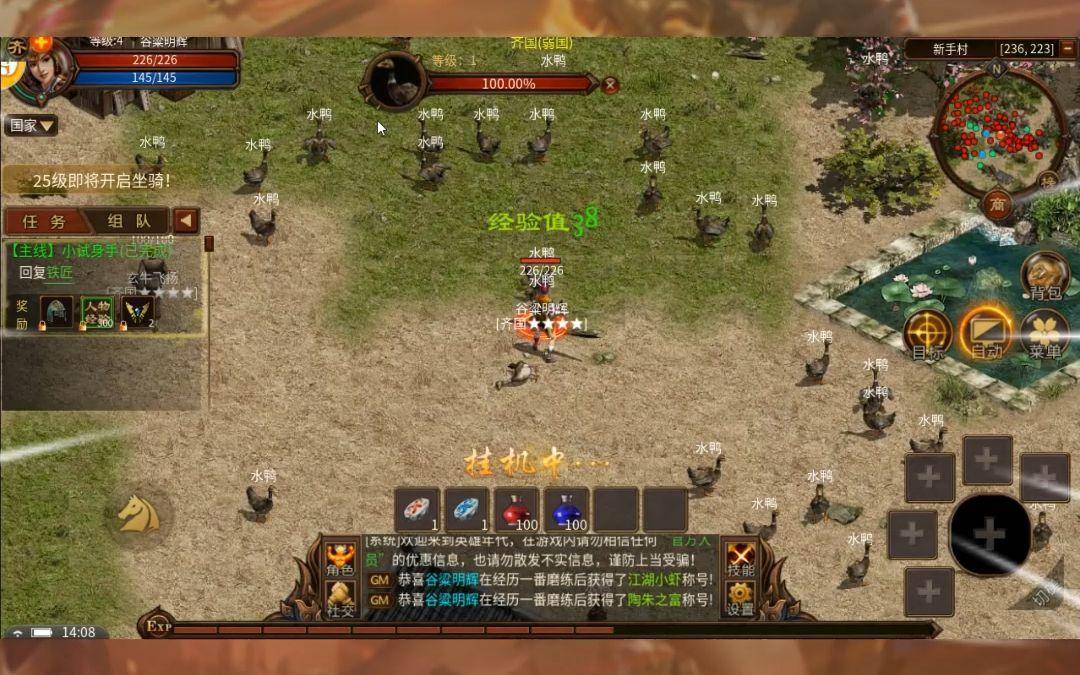Switch to the 组队 tab
Image resolution: width=1080 pixels, height=675 pixels.
pyautogui.click(x=130, y=222)
